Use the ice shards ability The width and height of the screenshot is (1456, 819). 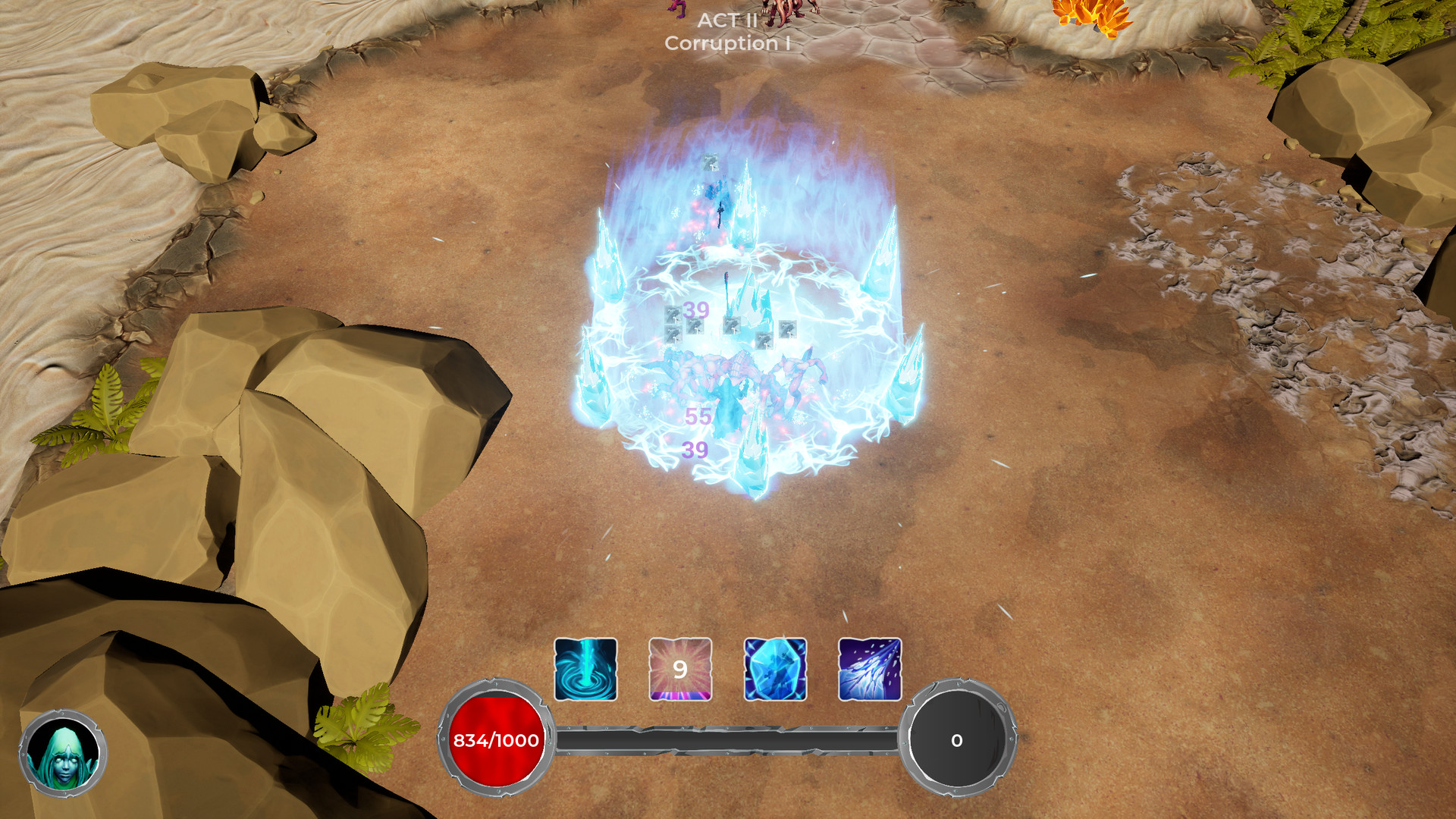870,669
